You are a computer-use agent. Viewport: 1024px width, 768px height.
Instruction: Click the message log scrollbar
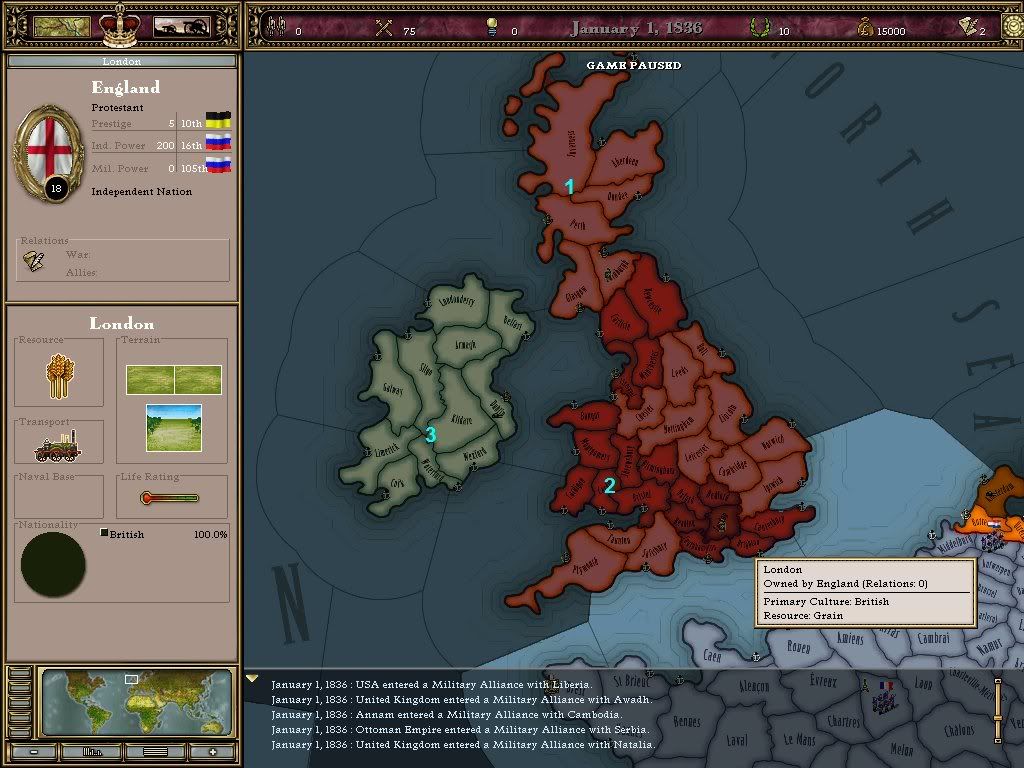pyautogui.click(x=997, y=712)
